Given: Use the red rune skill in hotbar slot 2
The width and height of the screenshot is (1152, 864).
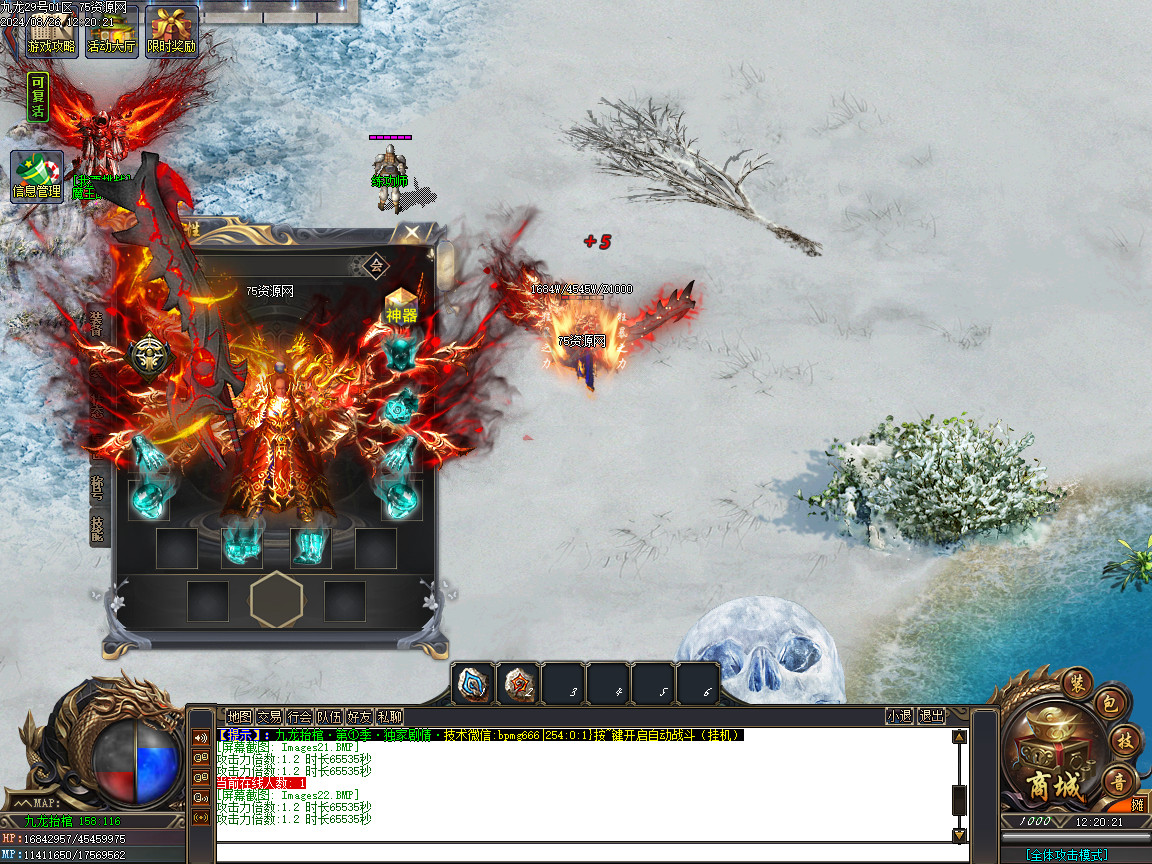Looking at the screenshot, I should (518, 684).
